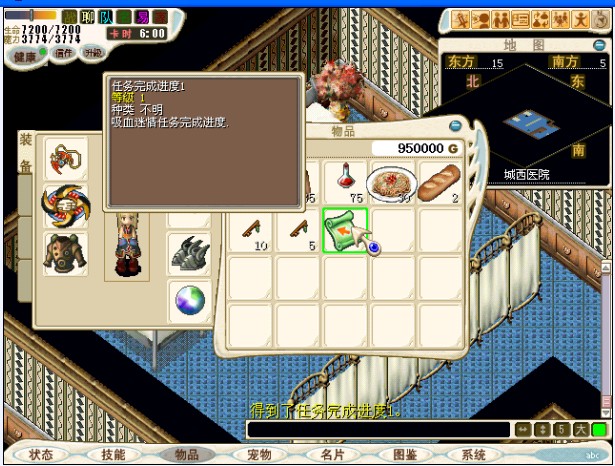Open the 系统 system menu
Screen dimensions: 615x466
tap(474, 454)
